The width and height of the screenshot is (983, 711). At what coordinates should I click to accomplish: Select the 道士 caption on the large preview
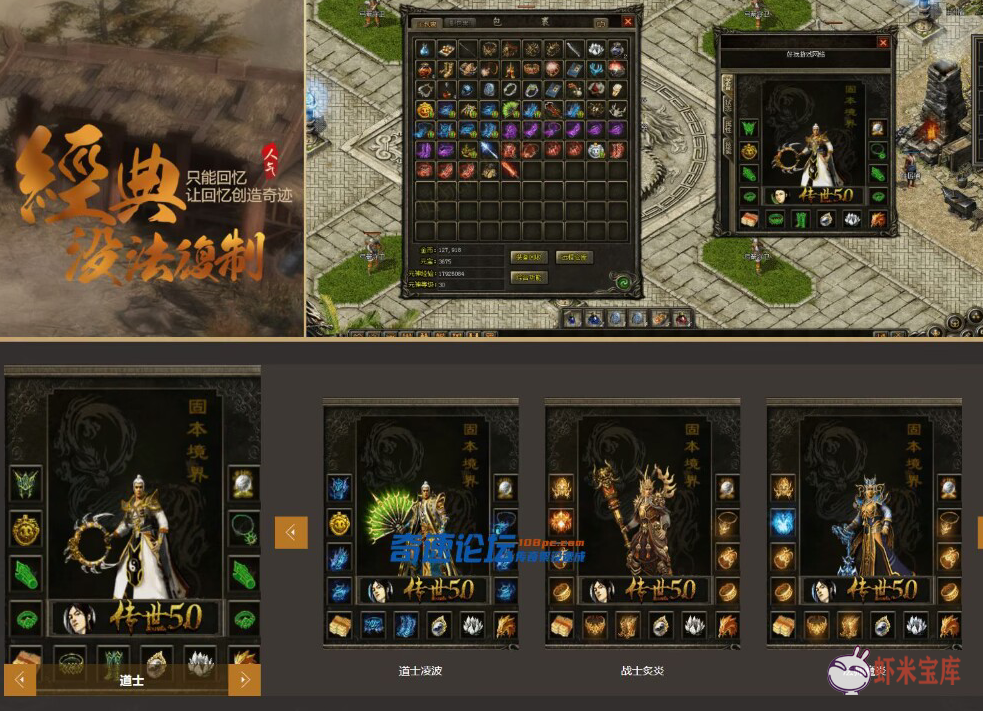131,680
